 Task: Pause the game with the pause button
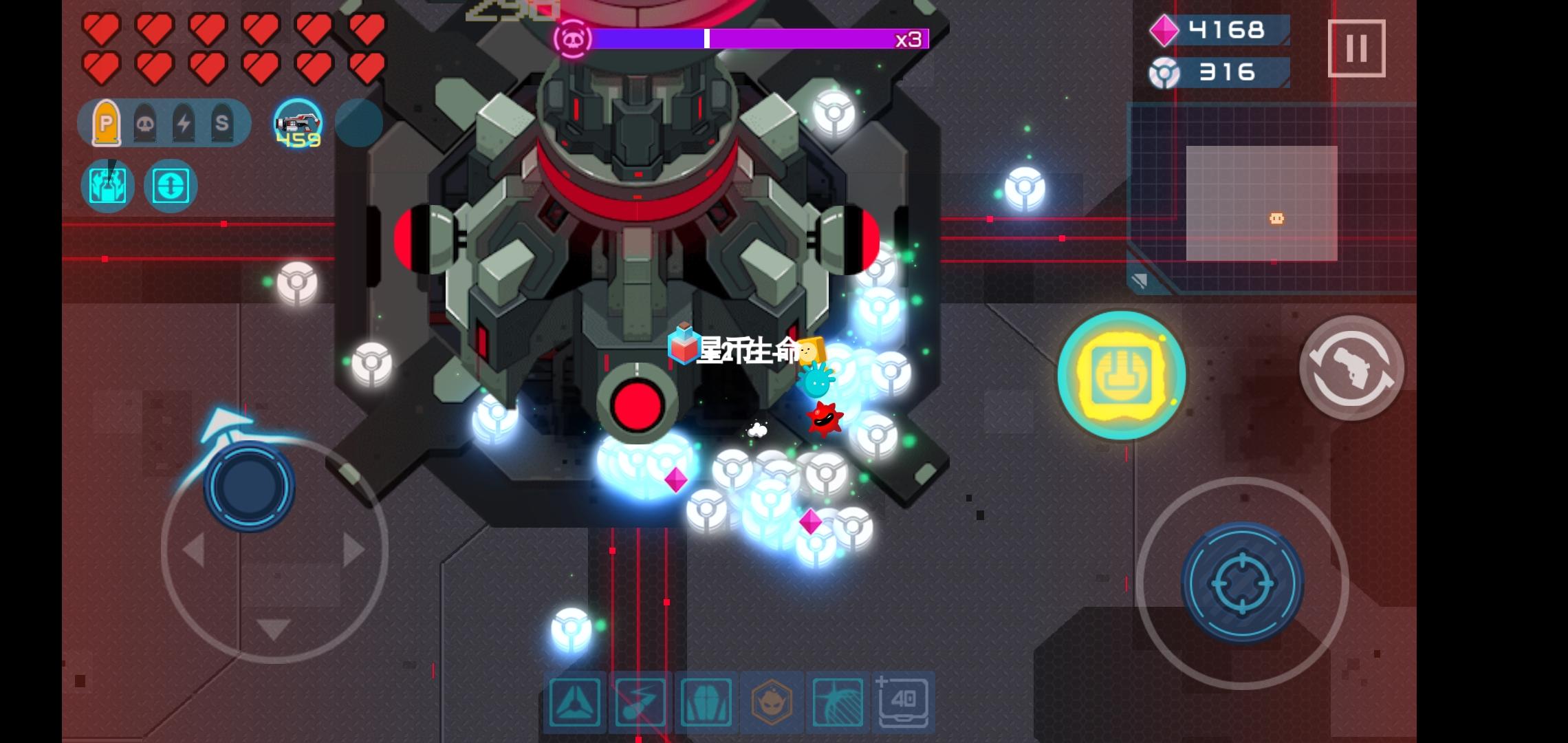click(1358, 47)
